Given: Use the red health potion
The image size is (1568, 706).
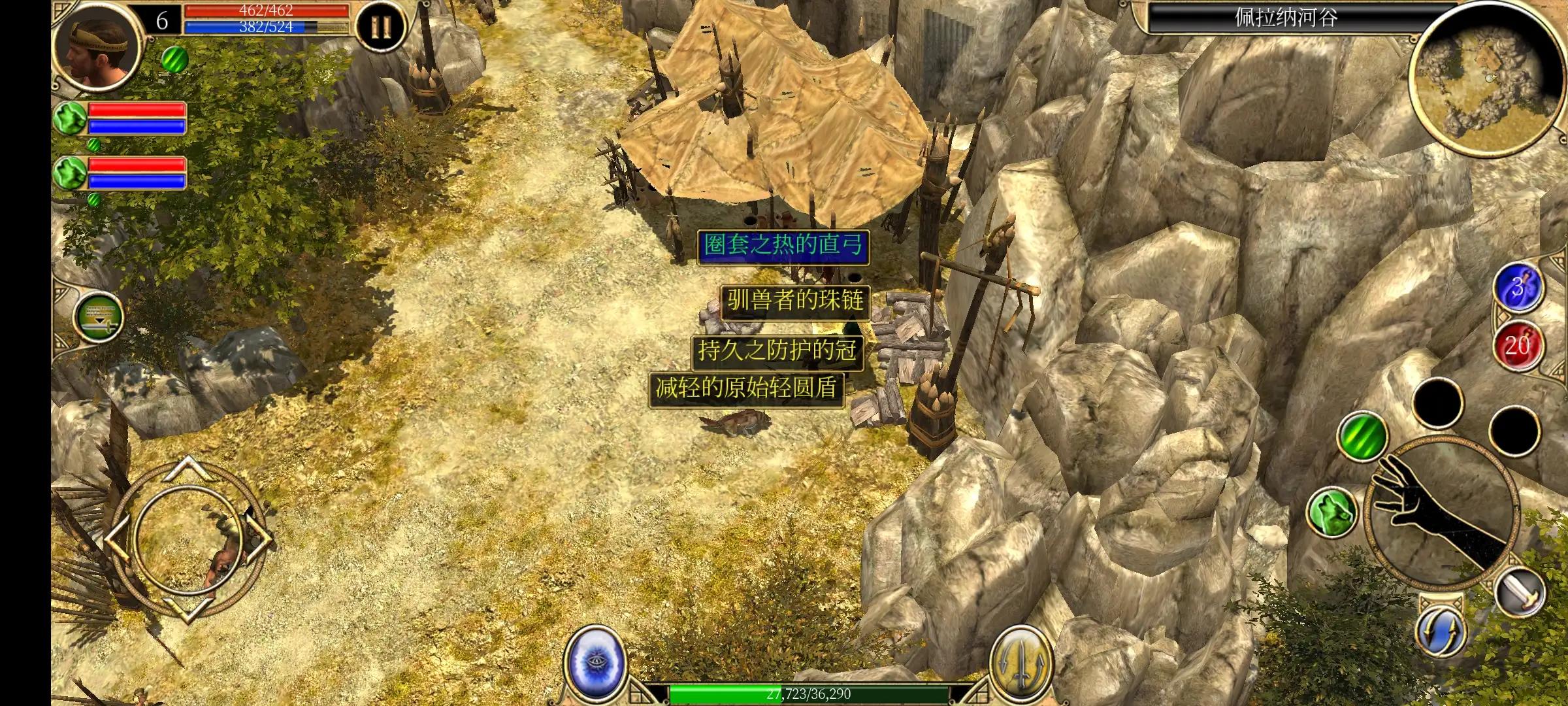Looking at the screenshot, I should click(x=1518, y=345).
